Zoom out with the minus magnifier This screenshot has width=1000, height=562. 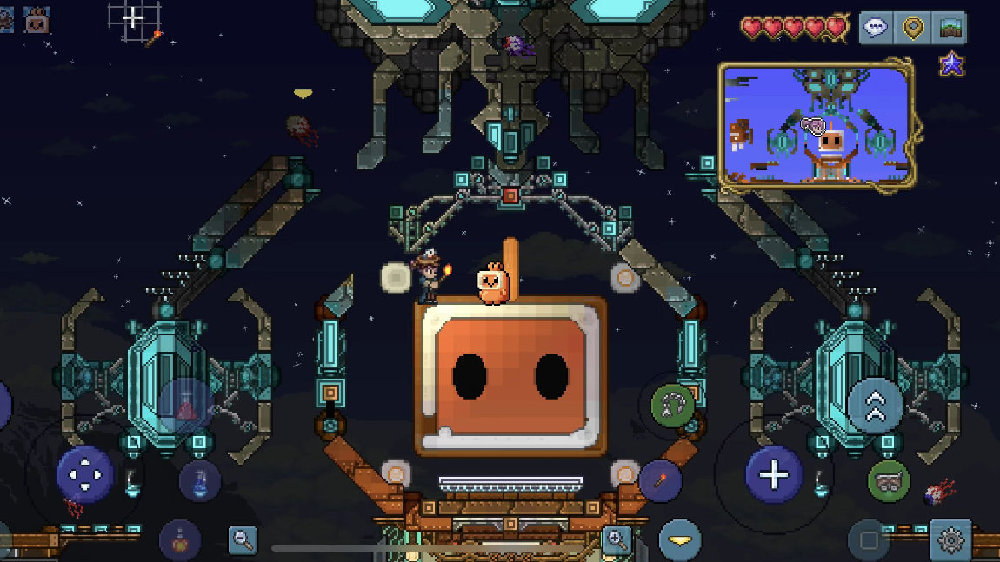(243, 540)
